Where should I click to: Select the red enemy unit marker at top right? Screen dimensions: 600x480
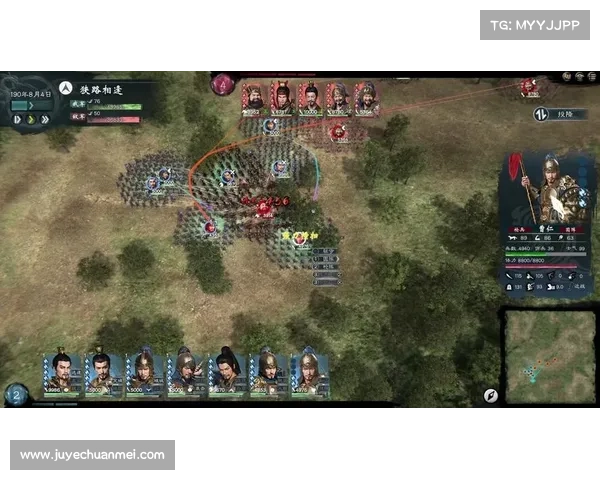(528, 87)
